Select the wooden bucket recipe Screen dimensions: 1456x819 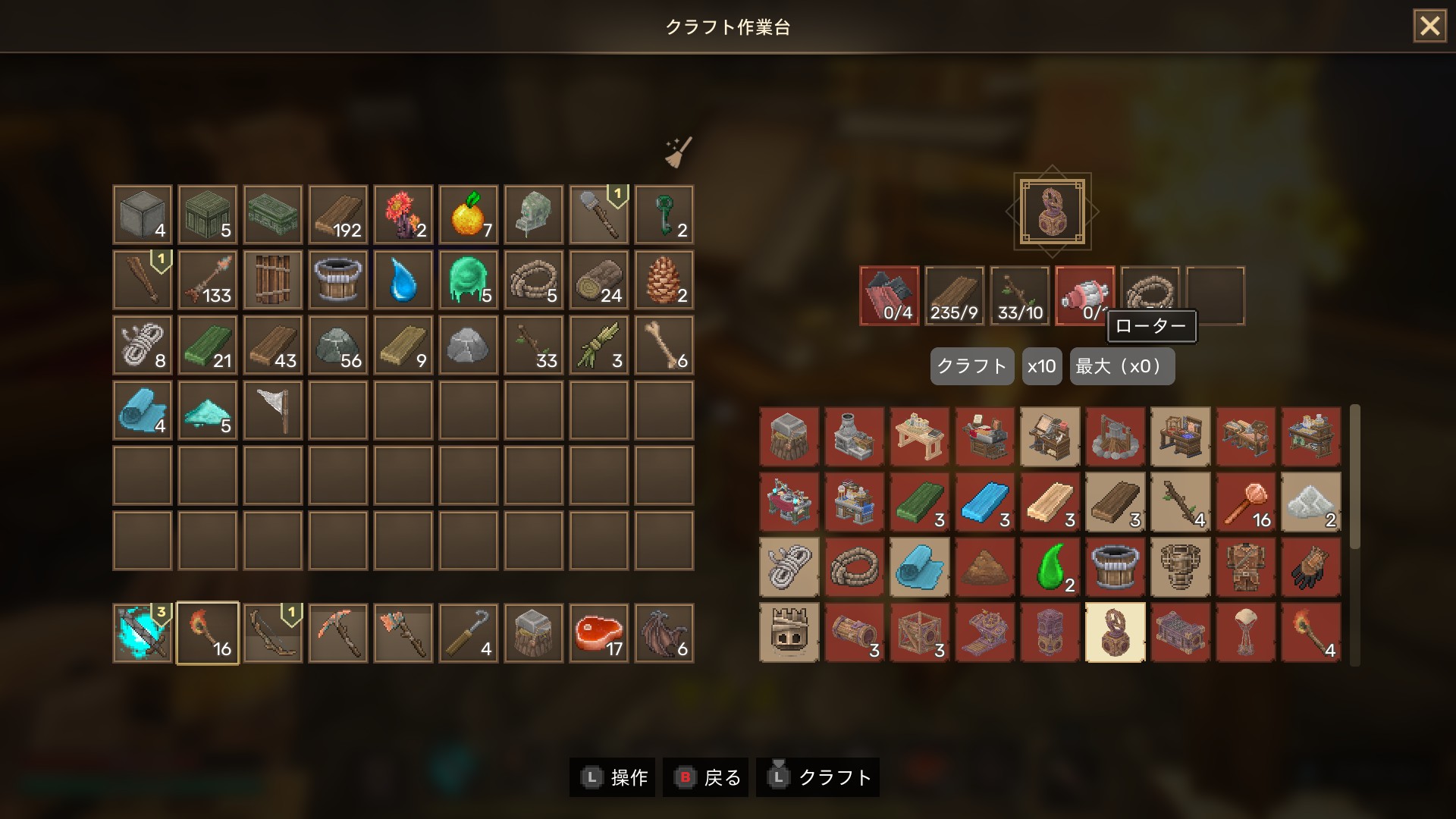coord(1115,567)
